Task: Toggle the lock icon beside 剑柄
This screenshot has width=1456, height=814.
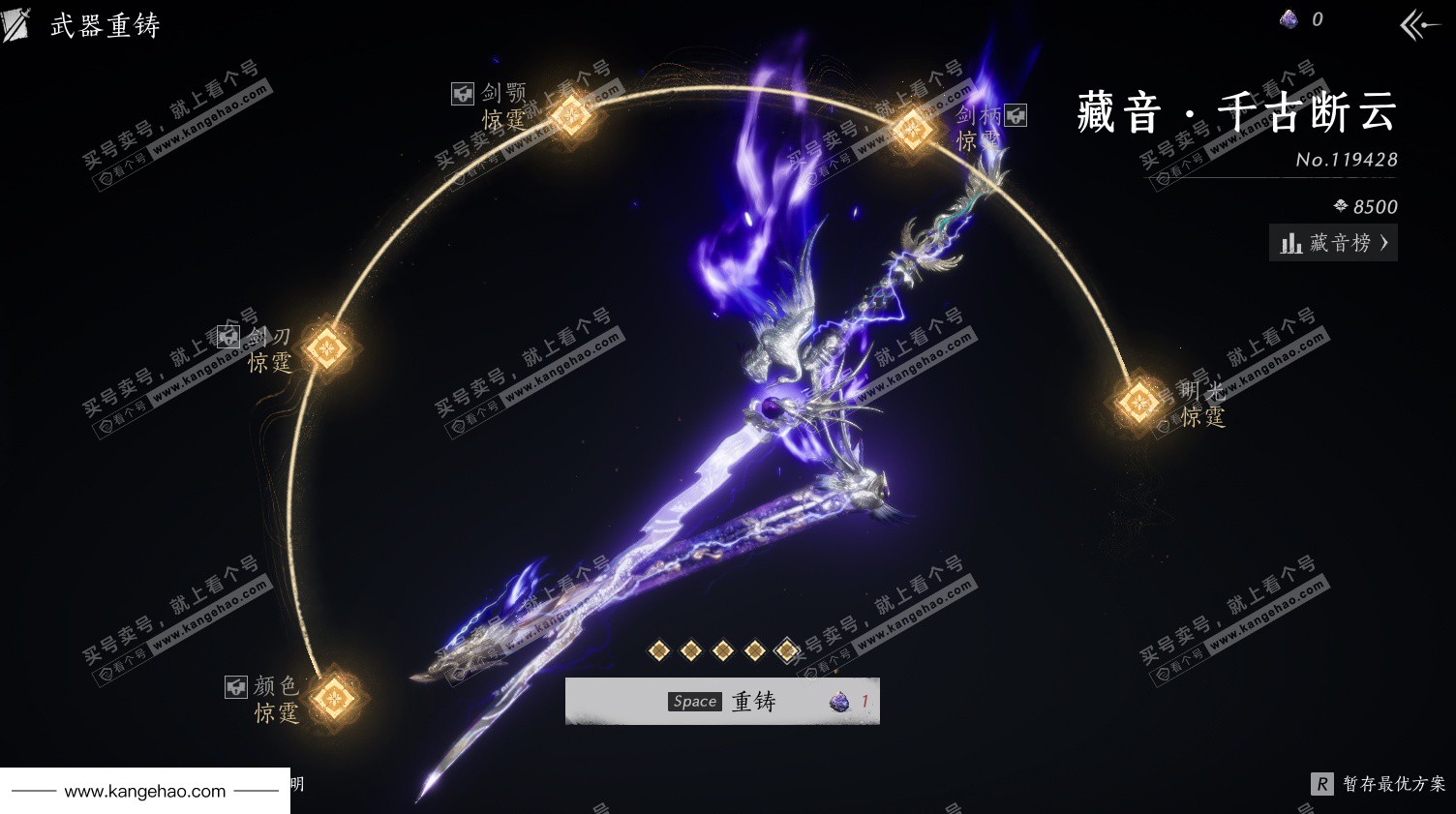Action: point(1016,115)
